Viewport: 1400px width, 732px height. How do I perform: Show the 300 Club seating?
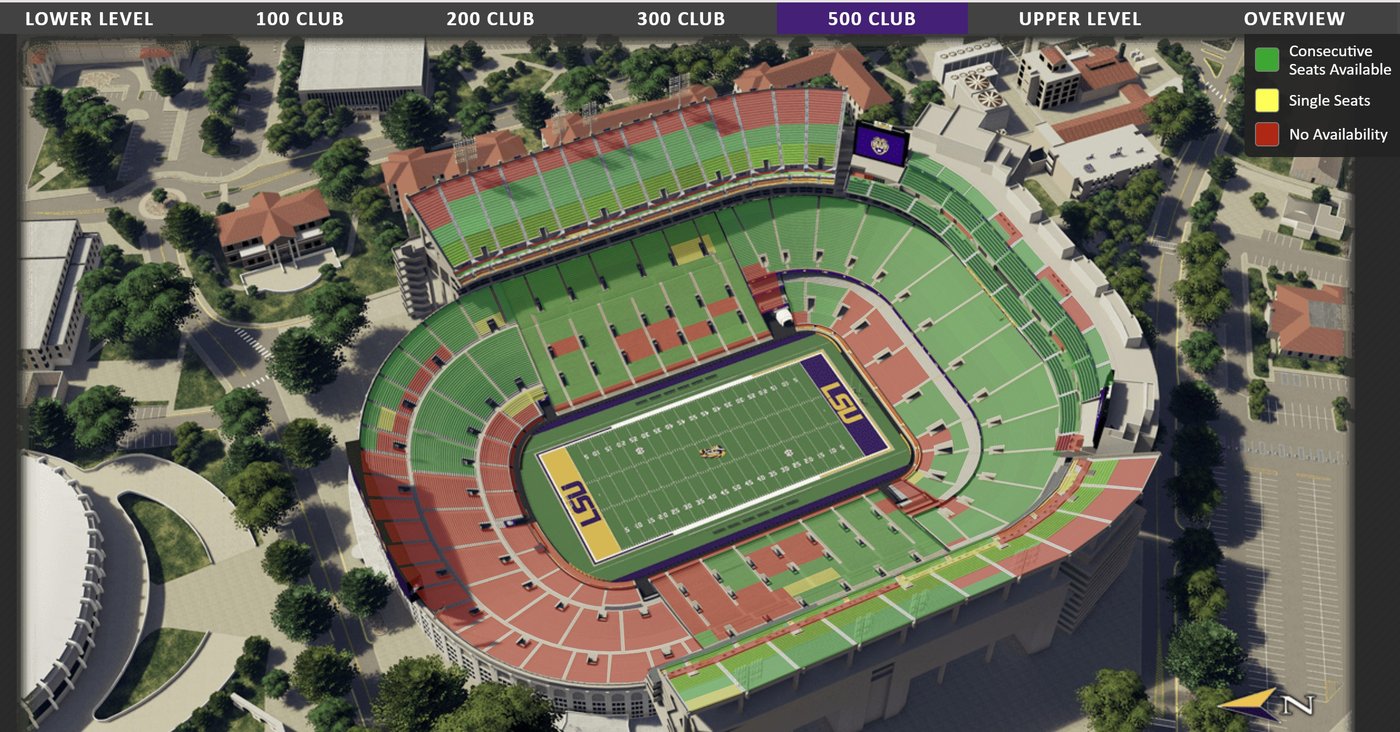pyautogui.click(x=681, y=19)
